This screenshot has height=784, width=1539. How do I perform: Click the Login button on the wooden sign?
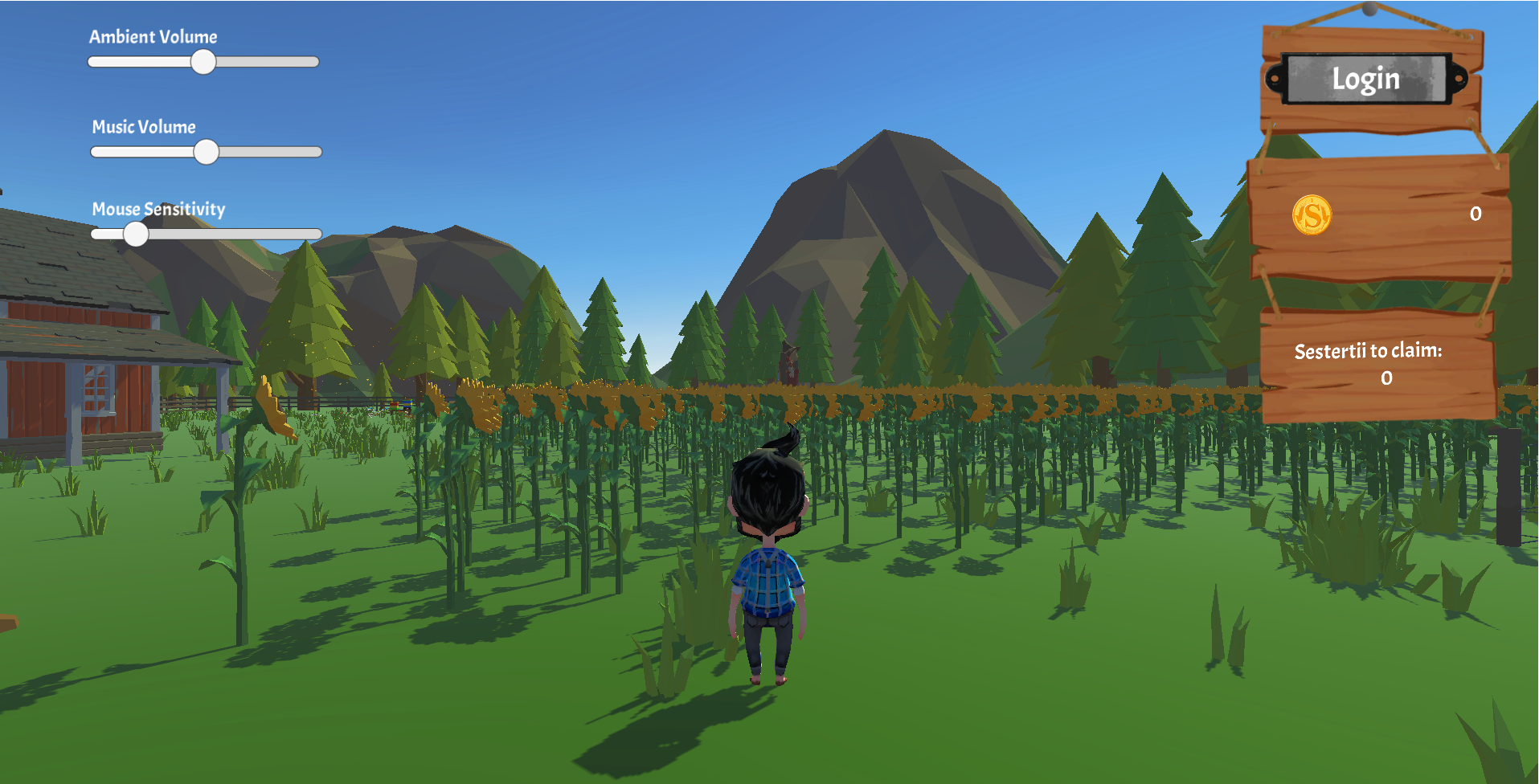tap(1366, 79)
